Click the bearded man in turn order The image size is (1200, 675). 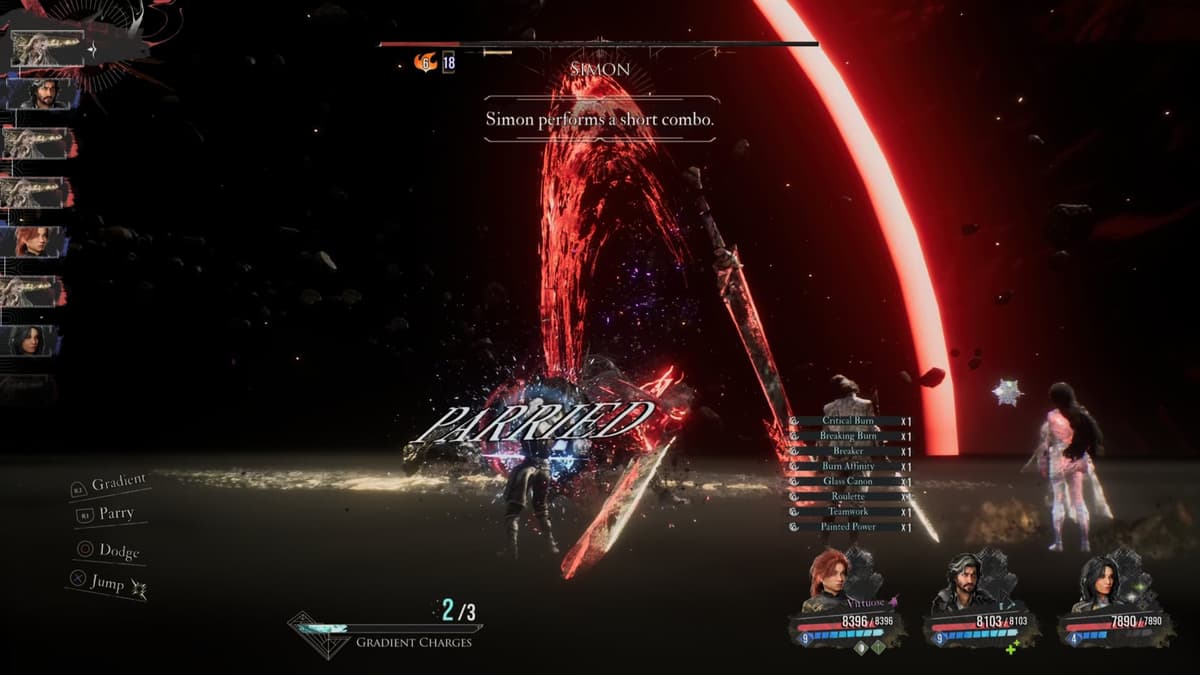pos(40,93)
